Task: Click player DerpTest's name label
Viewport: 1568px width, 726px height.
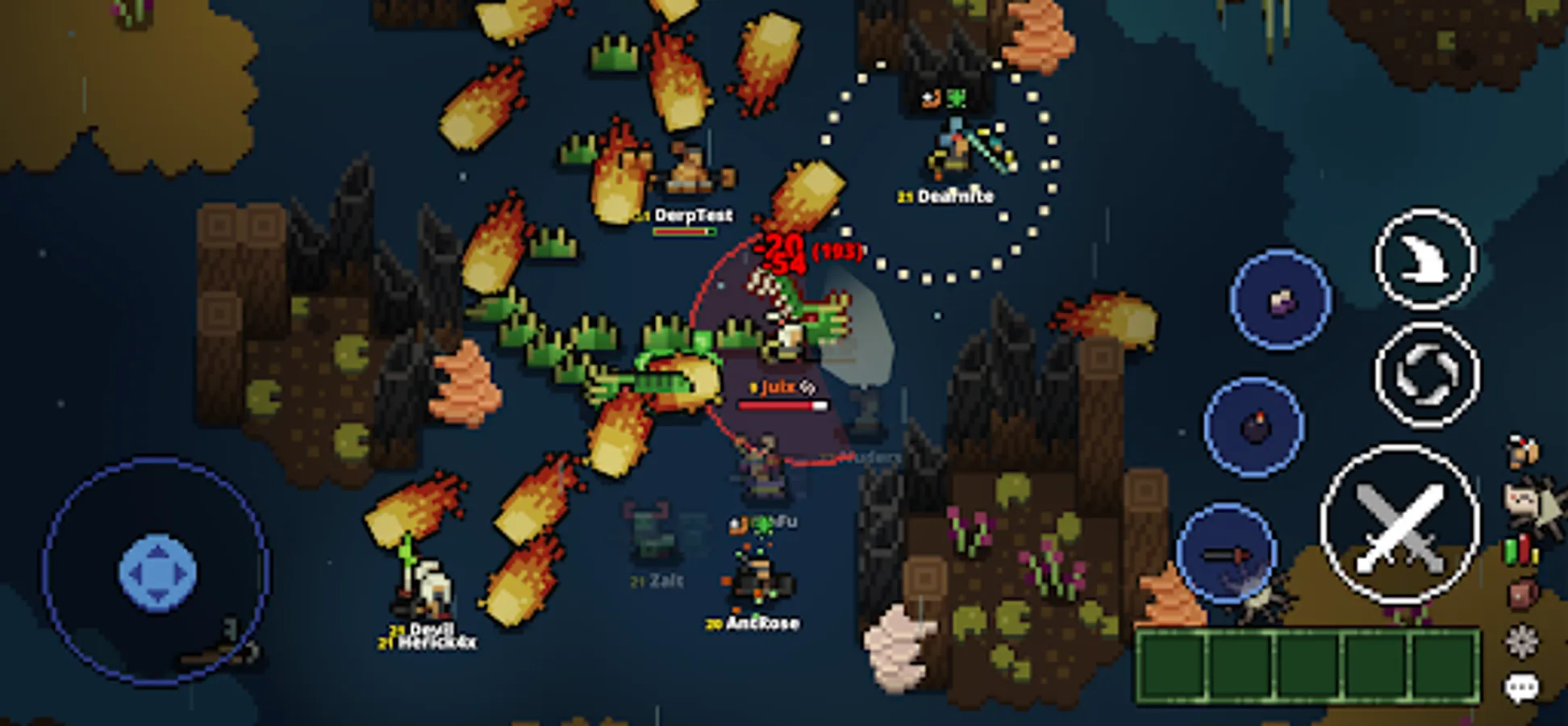Action: pyautogui.click(x=695, y=215)
